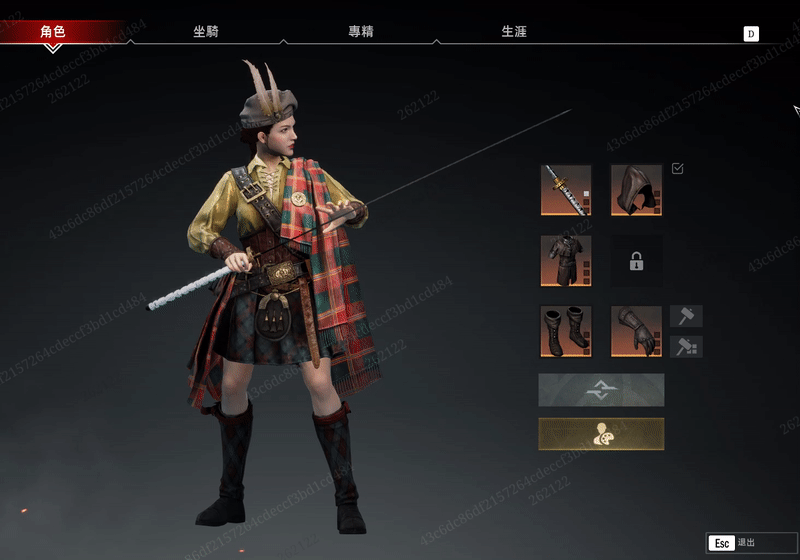Select the leather gloves slot

point(636,331)
